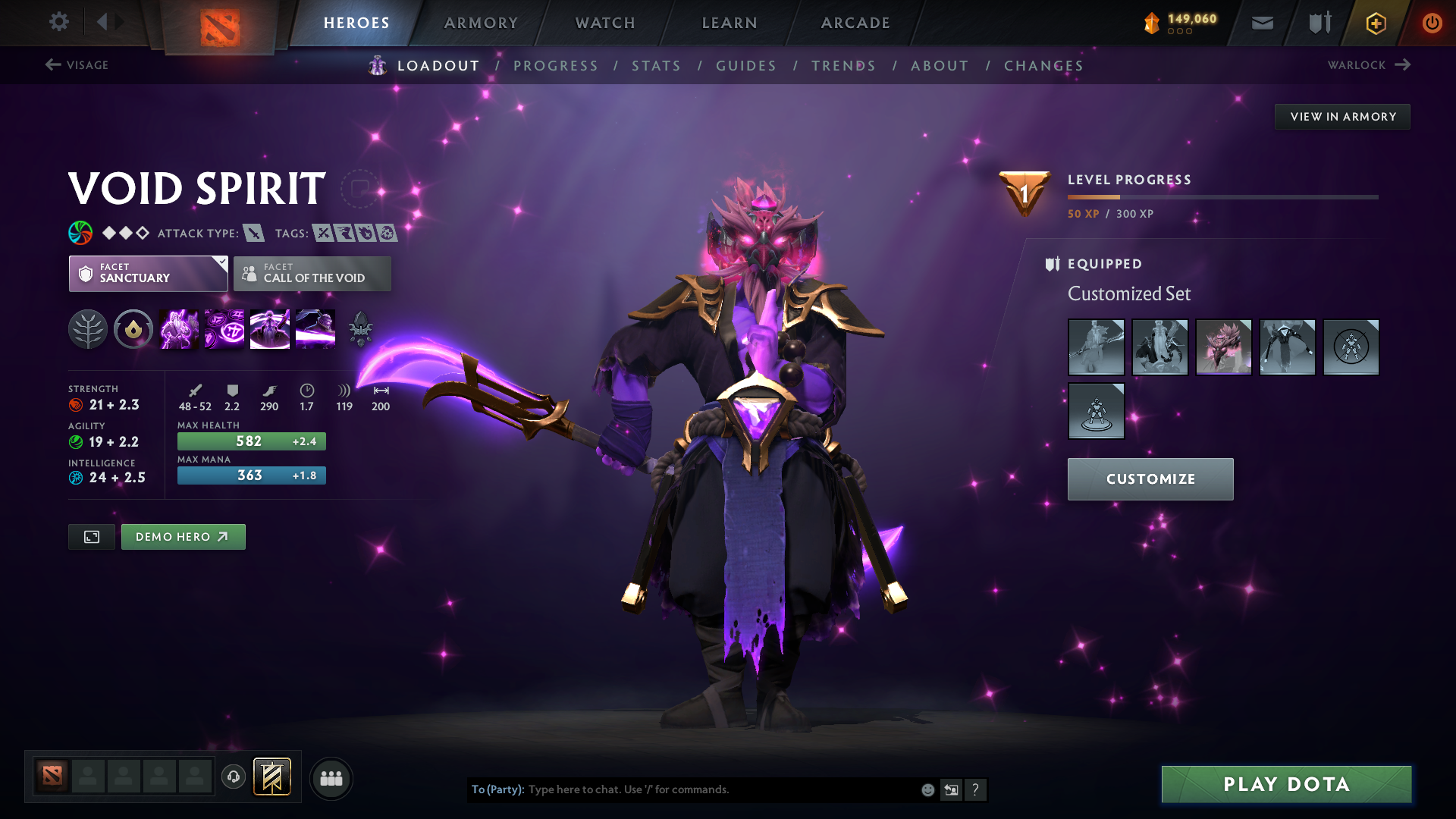1456x819 pixels.
Task: Switch to the STATS tab
Action: coord(656,66)
